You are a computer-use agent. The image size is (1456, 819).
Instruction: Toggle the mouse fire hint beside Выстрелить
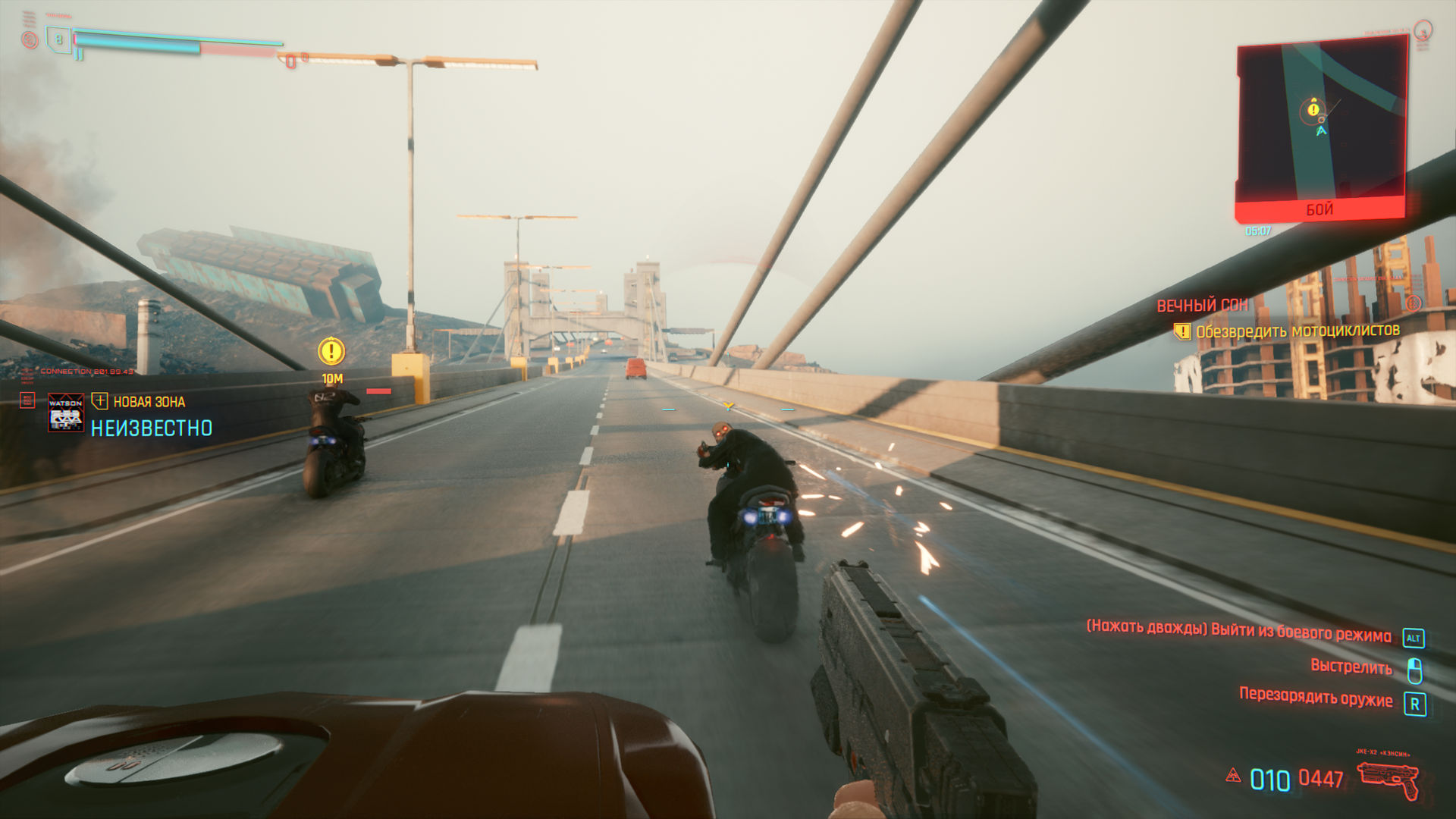point(1414,668)
